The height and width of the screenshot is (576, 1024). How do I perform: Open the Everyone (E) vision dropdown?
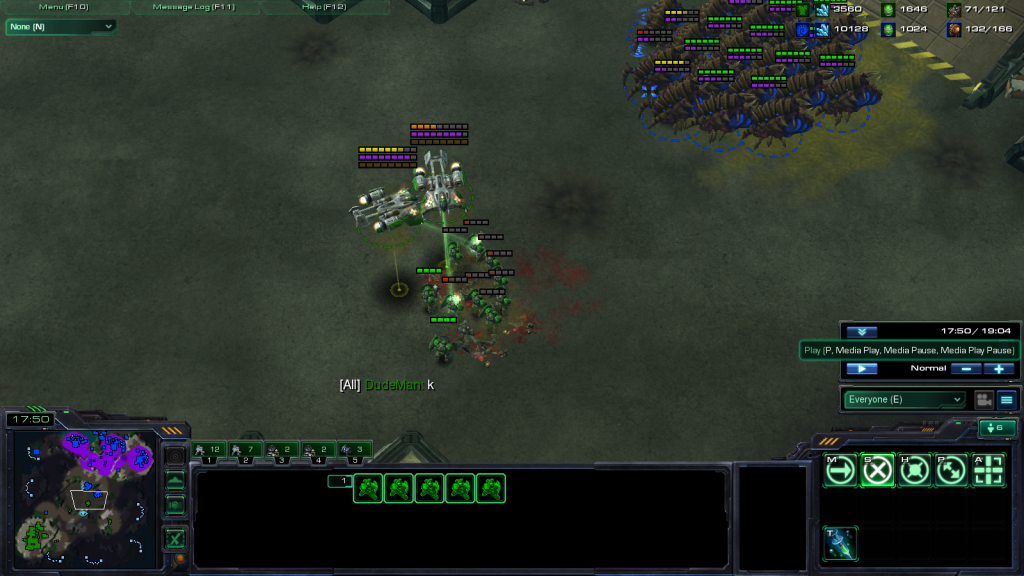tap(905, 400)
